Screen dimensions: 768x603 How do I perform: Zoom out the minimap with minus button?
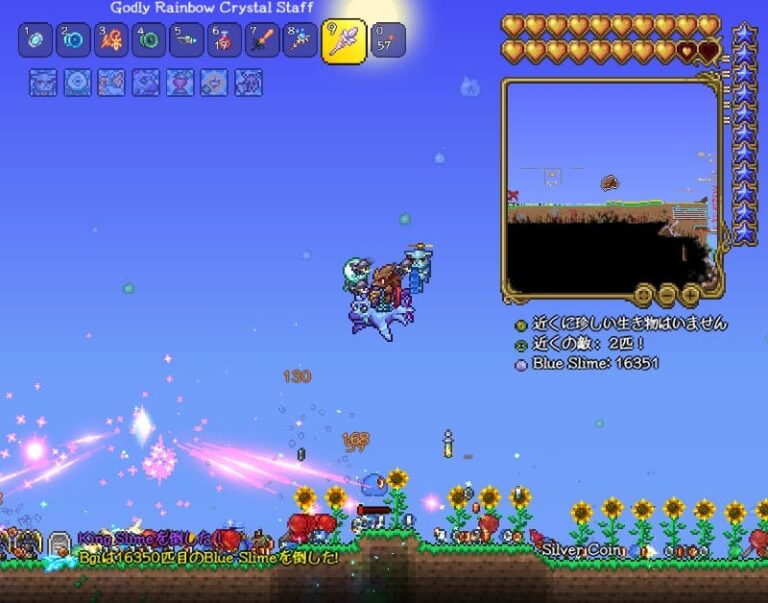667,294
